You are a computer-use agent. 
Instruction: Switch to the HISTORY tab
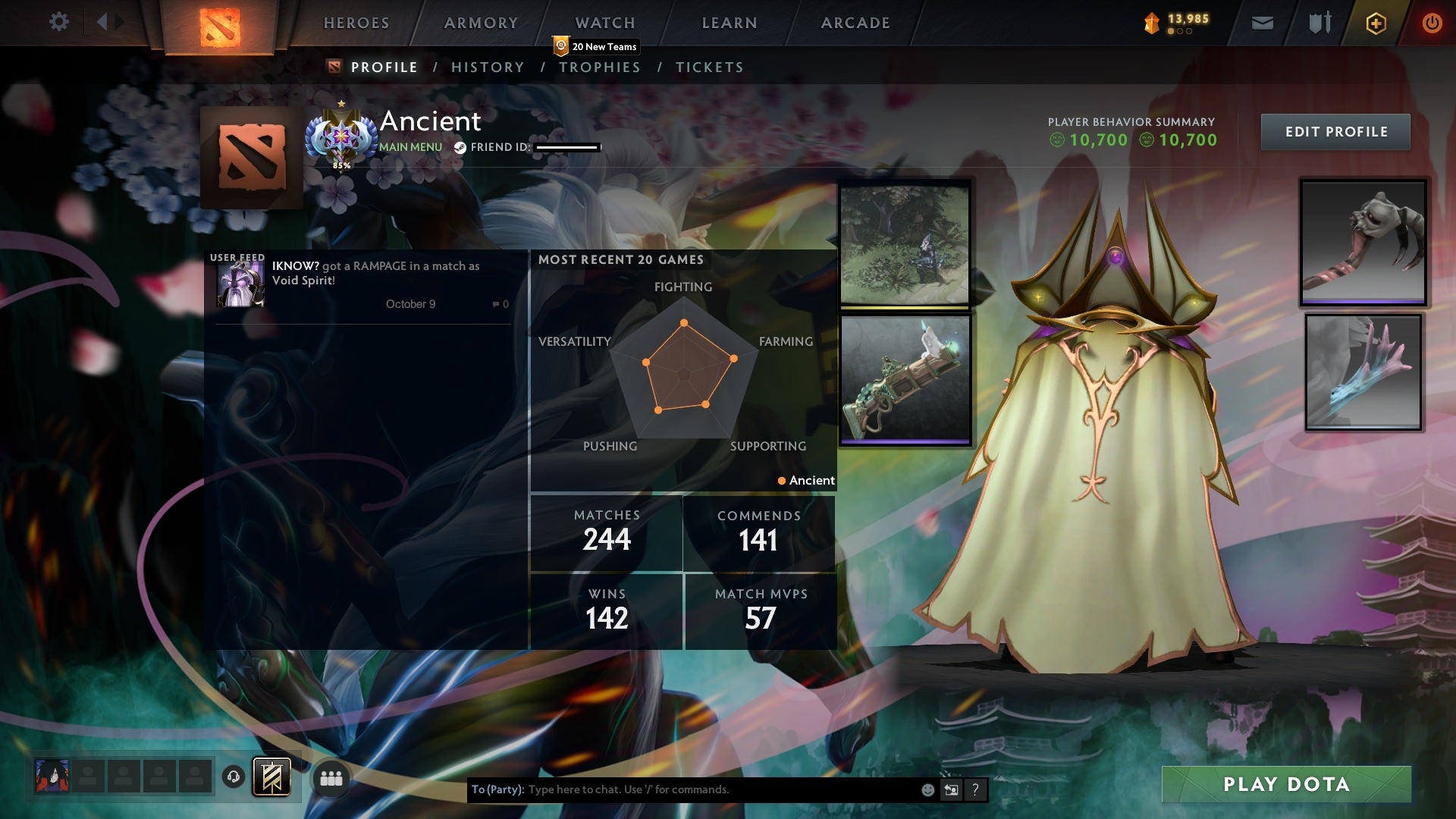tap(488, 67)
